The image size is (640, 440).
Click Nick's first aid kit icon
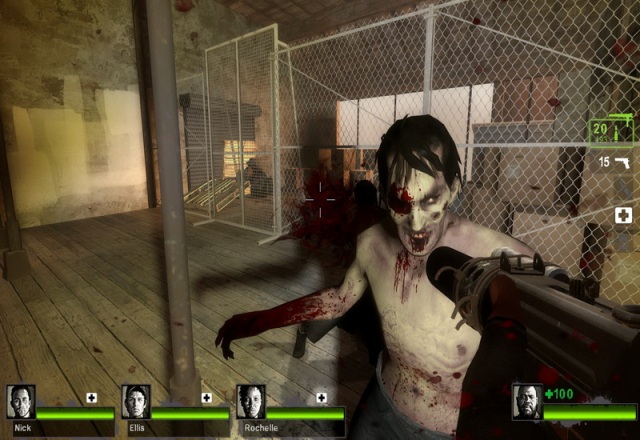coord(92,397)
